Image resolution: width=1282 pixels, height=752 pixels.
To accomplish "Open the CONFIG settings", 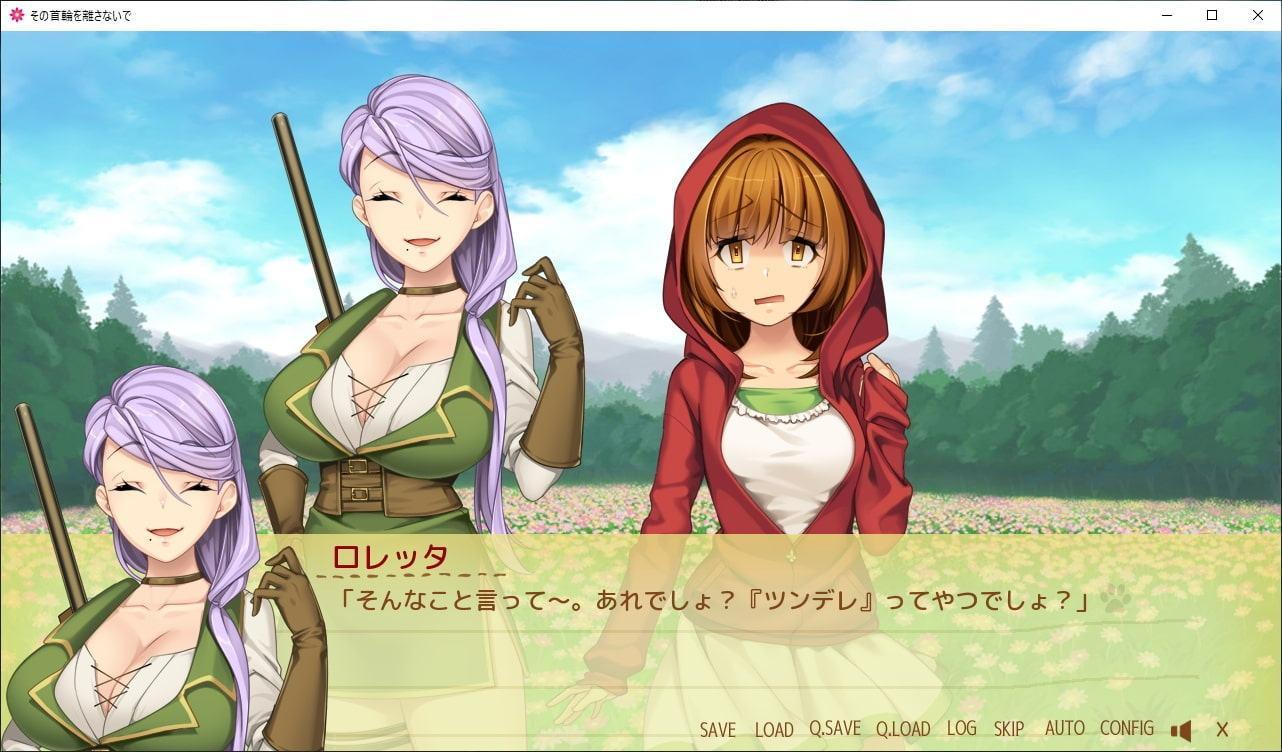I will [x=1126, y=729].
